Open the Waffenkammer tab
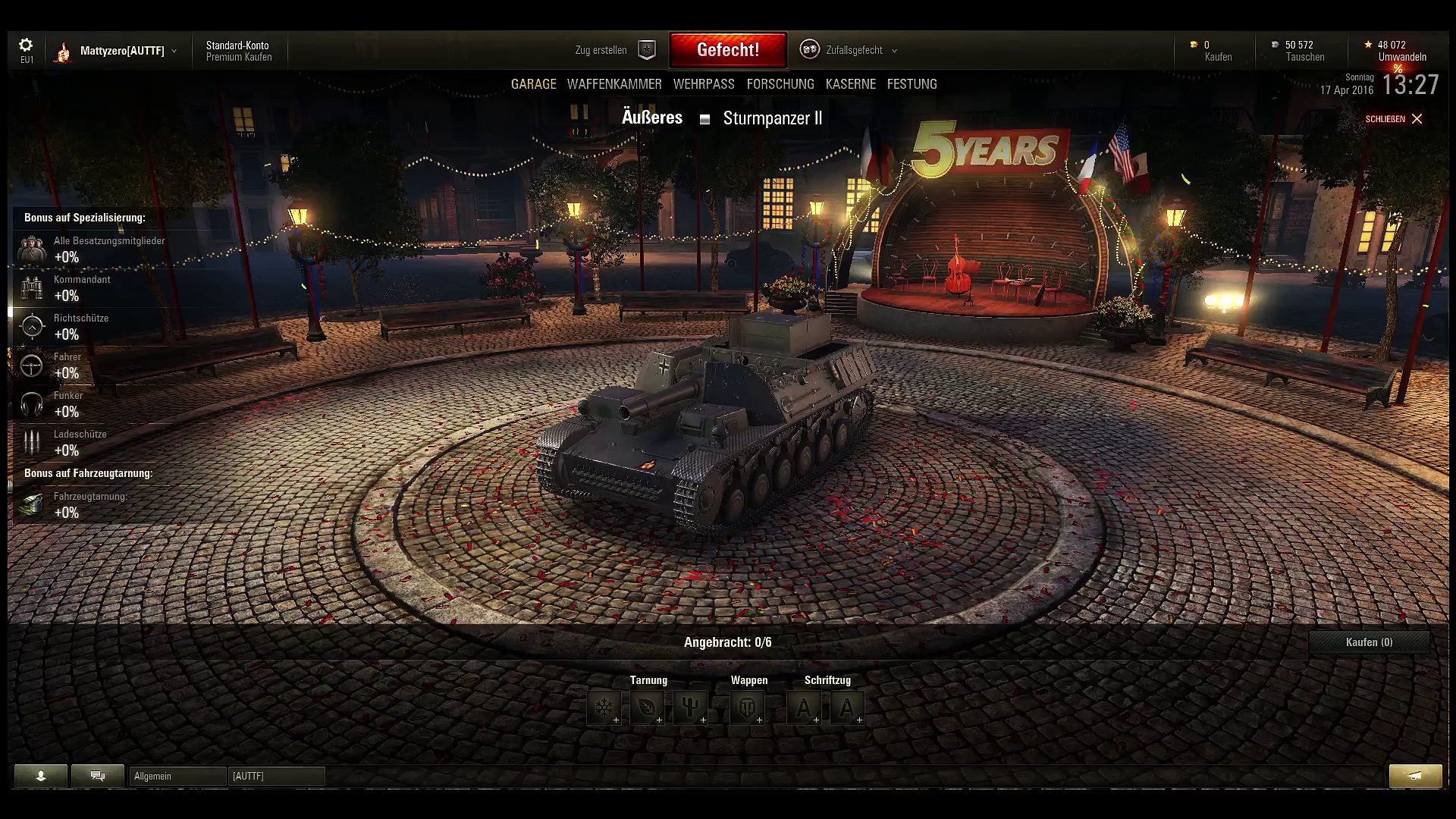1456x819 pixels. [614, 84]
